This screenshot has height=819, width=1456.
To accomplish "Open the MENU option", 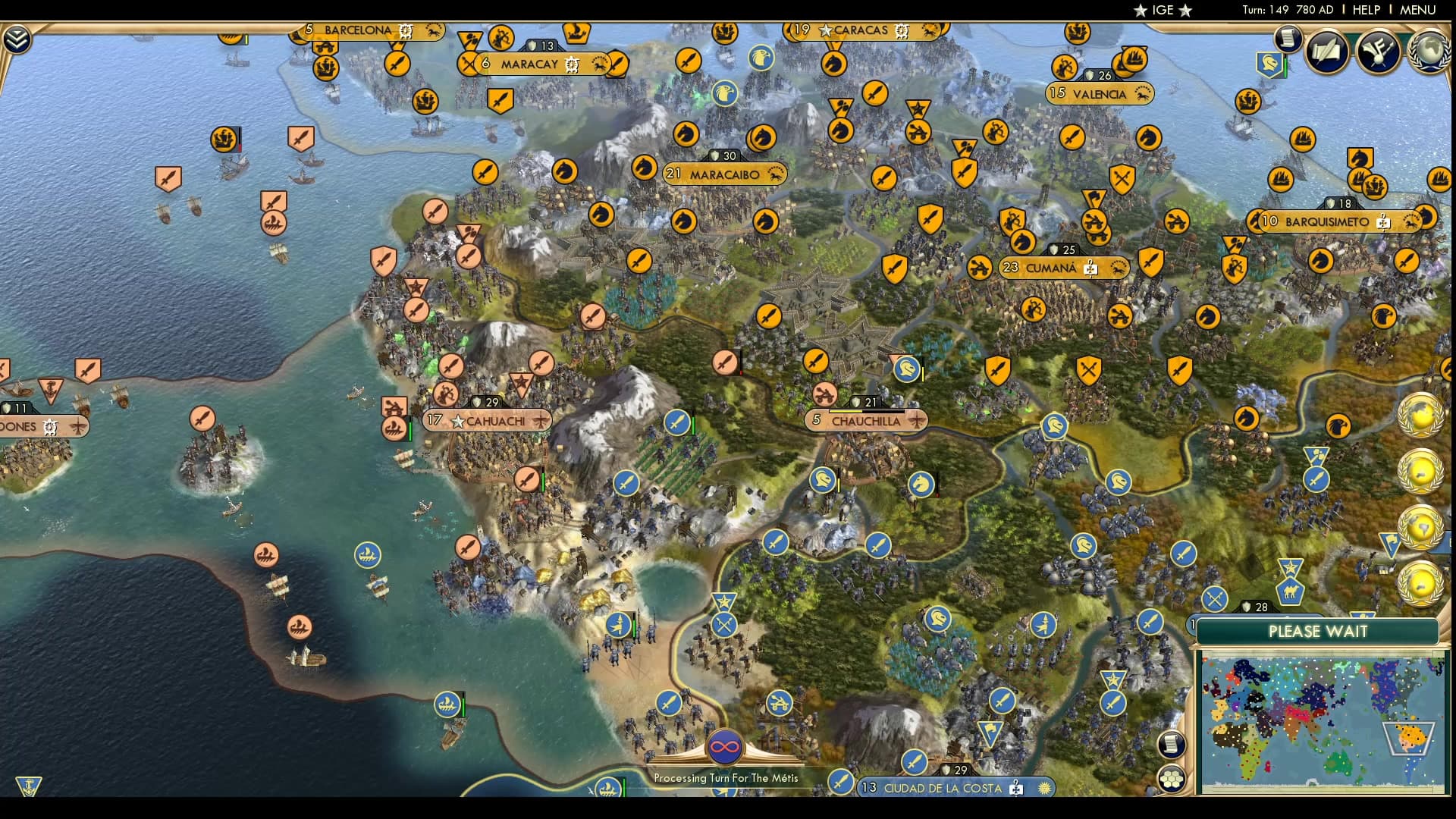I will click(x=1417, y=11).
